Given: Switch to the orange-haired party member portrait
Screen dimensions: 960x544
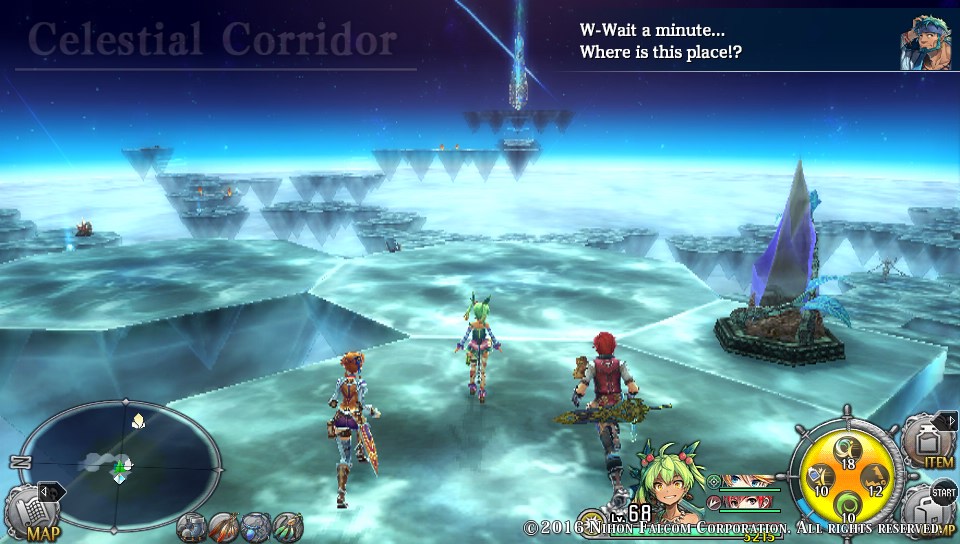Looking at the screenshot, I should pyautogui.click(x=750, y=481).
